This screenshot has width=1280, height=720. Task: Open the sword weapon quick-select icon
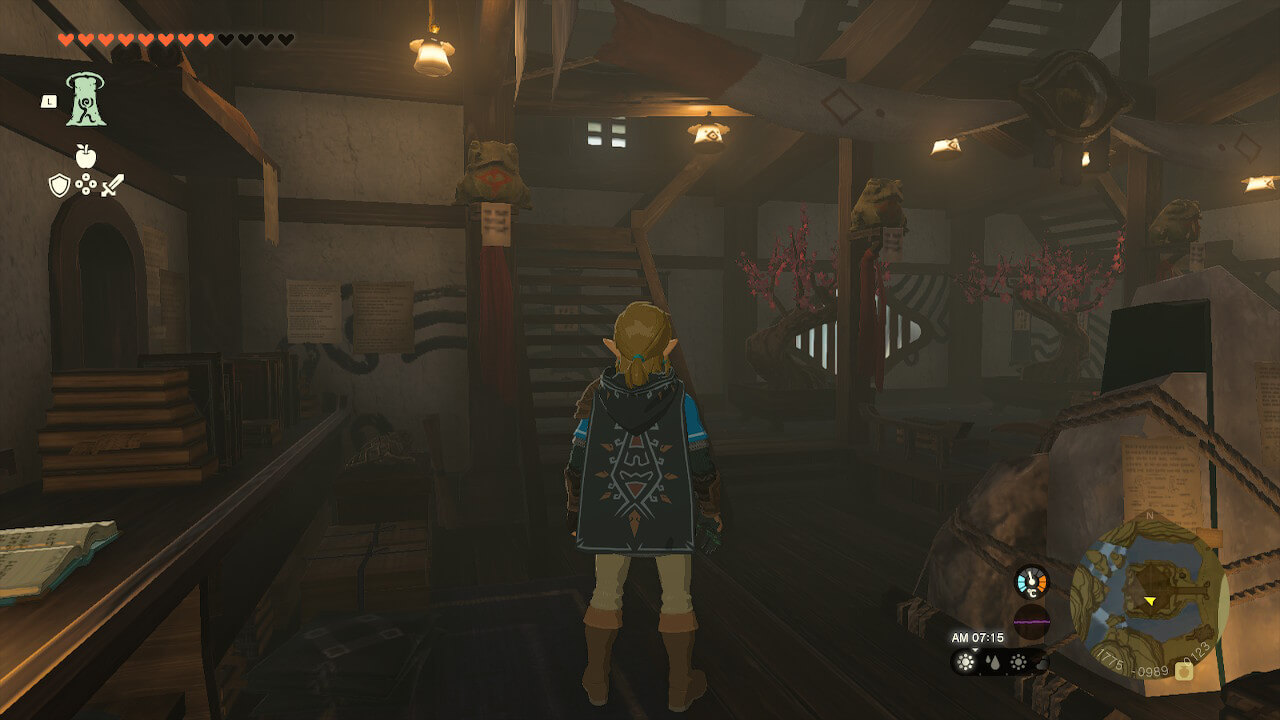pyautogui.click(x=112, y=185)
